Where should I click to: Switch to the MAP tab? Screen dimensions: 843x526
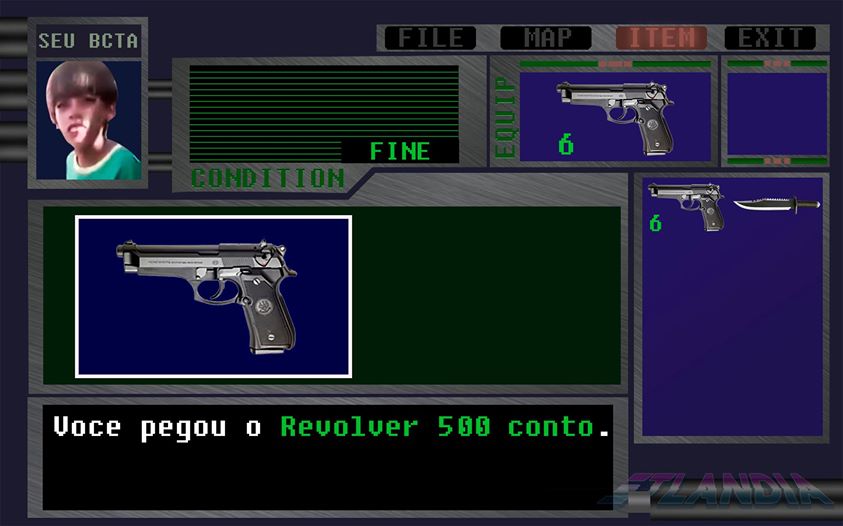pos(546,38)
